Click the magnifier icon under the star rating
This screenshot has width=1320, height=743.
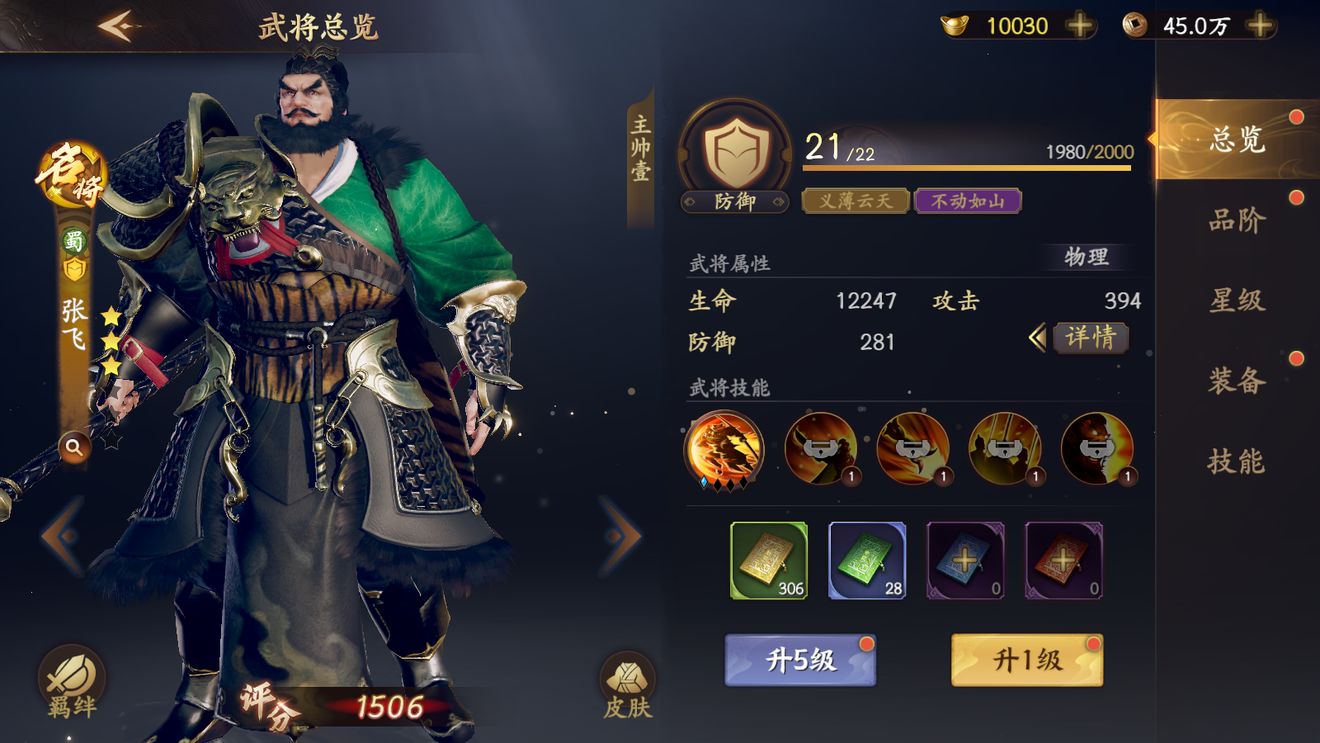[74, 446]
